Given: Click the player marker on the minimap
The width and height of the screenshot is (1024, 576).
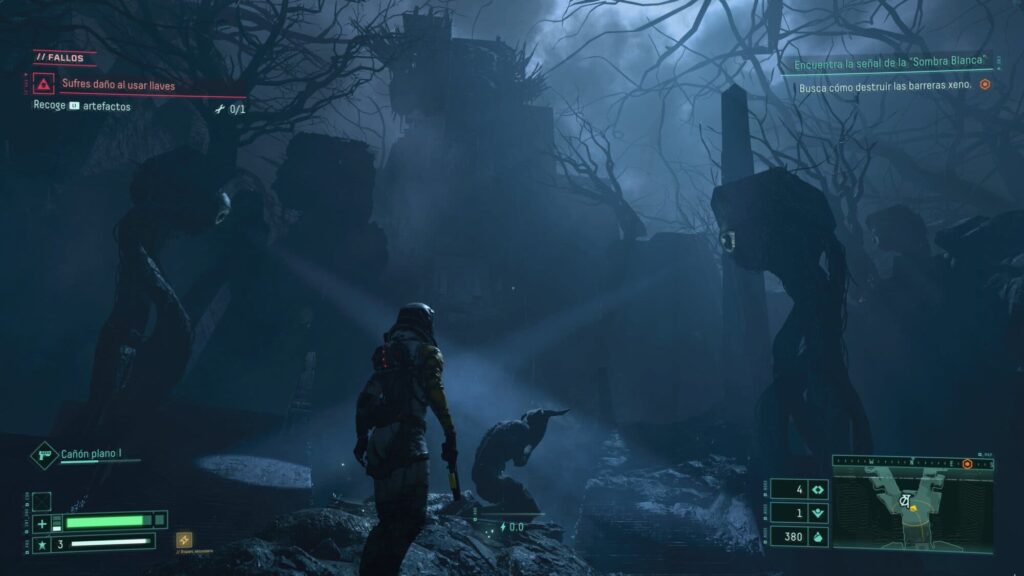Looking at the screenshot, I should (x=913, y=507).
